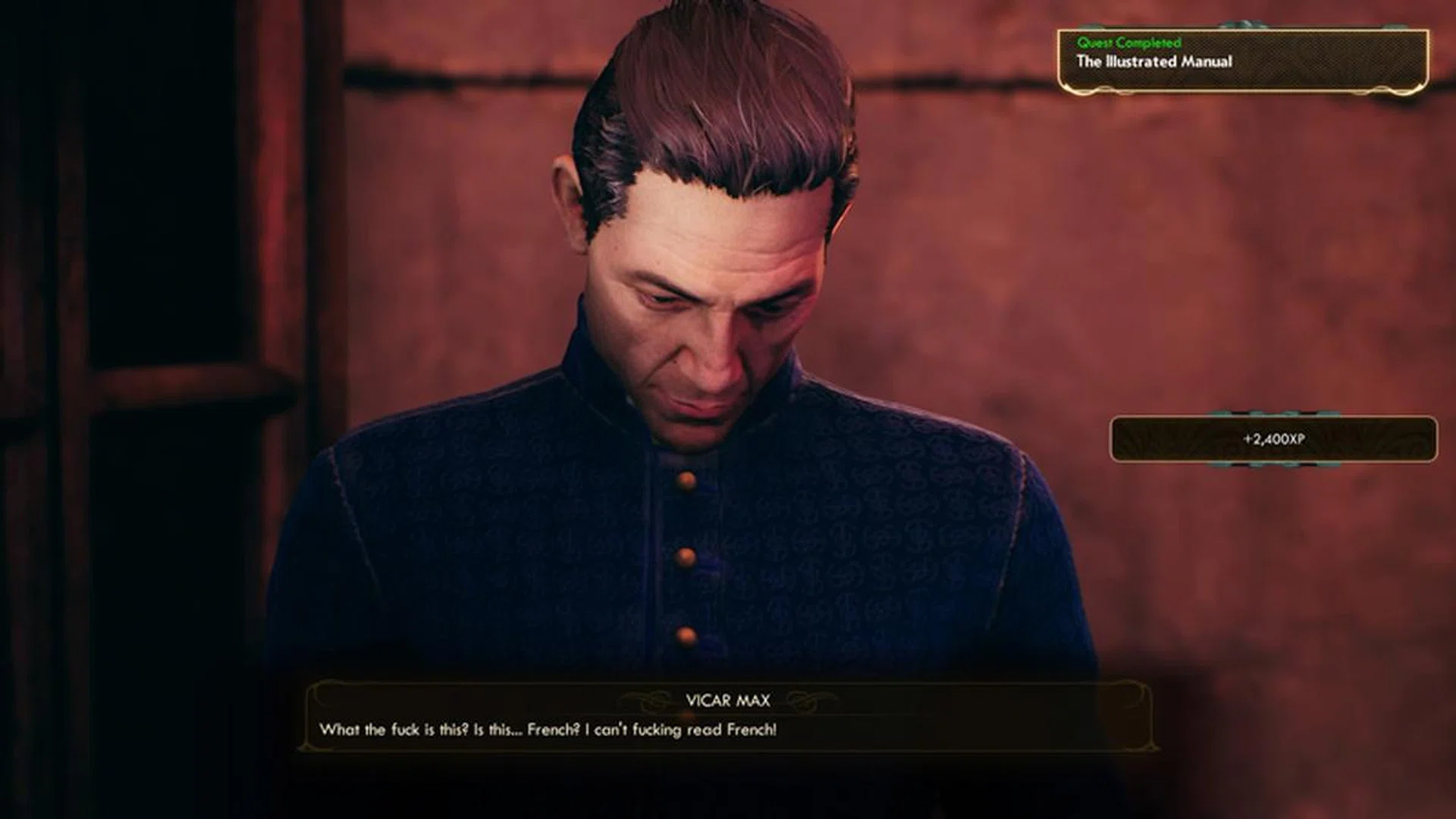Click the Illustrated Manual quest completed notification
Screen dimensions: 1456x819
(x=1242, y=61)
